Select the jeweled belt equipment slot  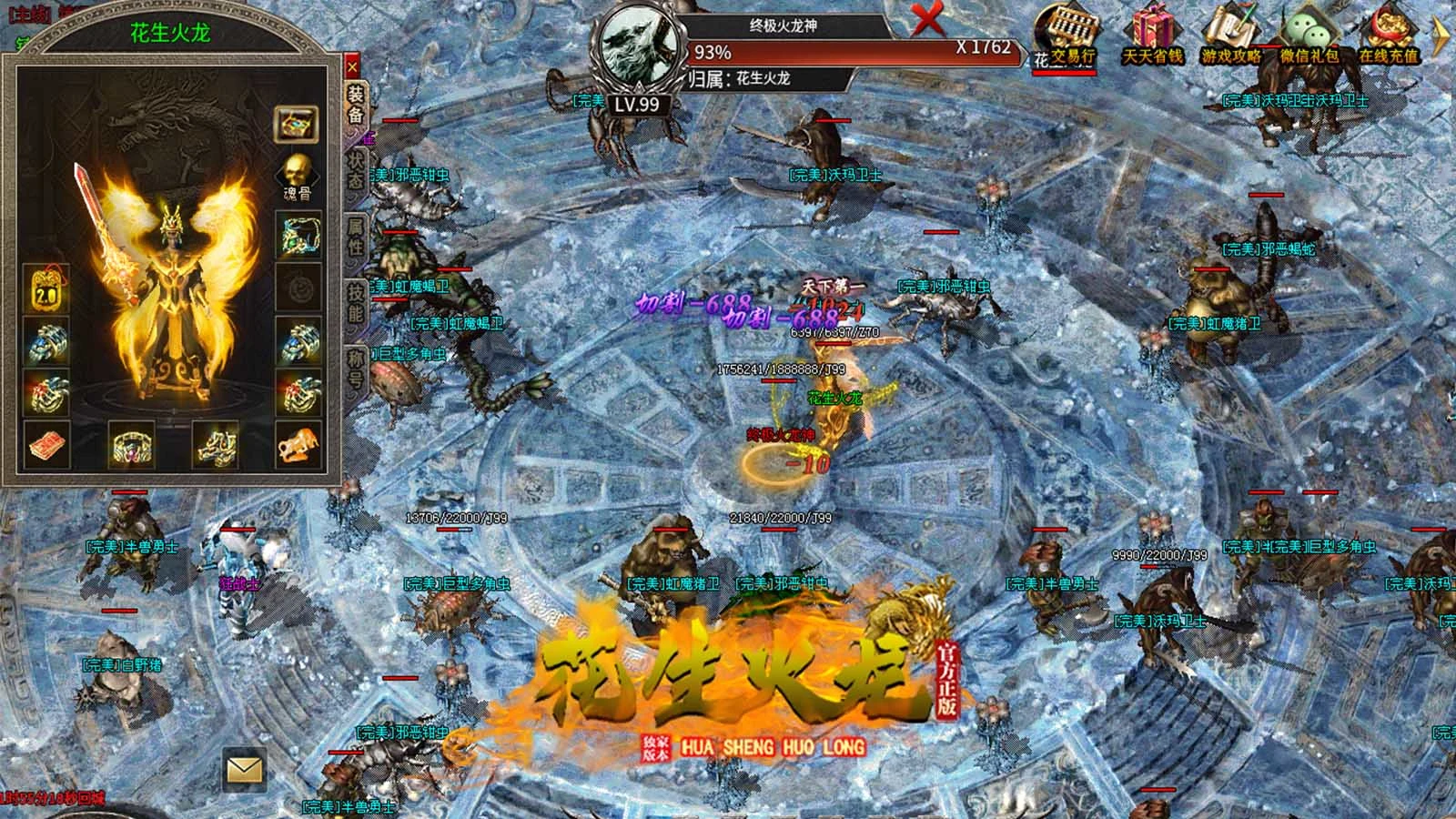click(132, 445)
